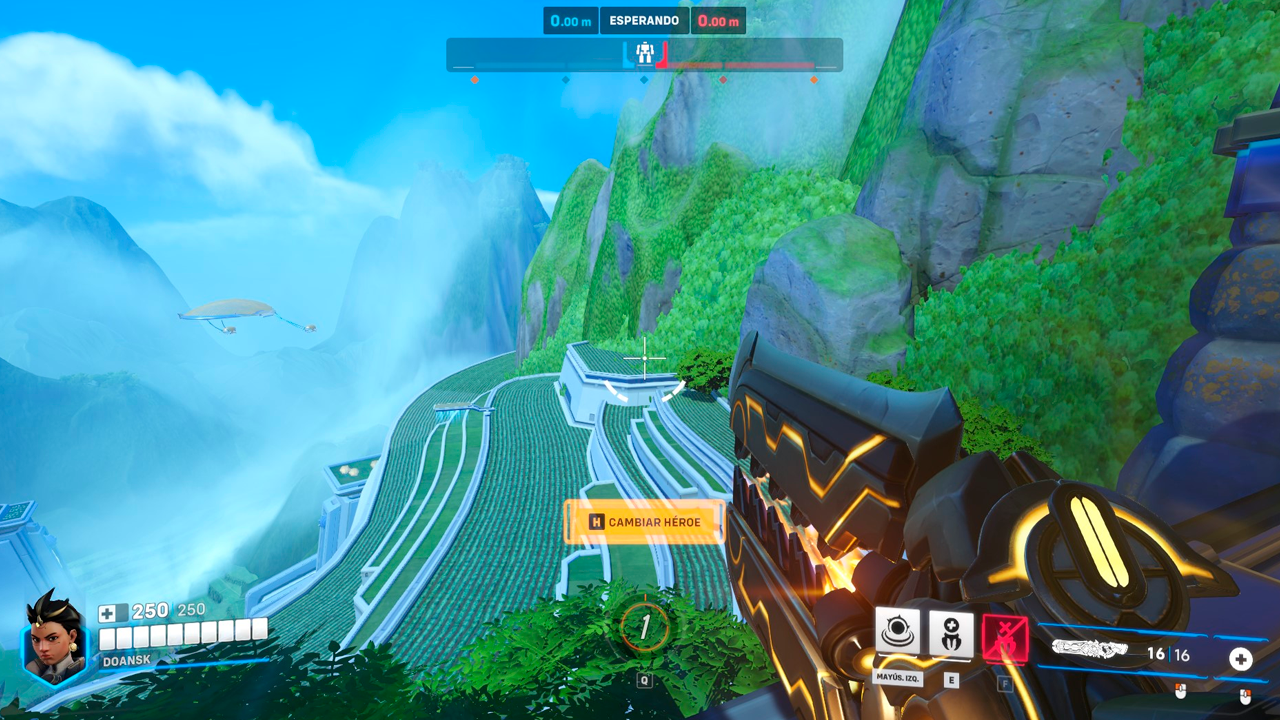The height and width of the screenshot is (720, 1280).
Task: Select the healing plus secondary fire icon
Action: tap(1240, 659)
